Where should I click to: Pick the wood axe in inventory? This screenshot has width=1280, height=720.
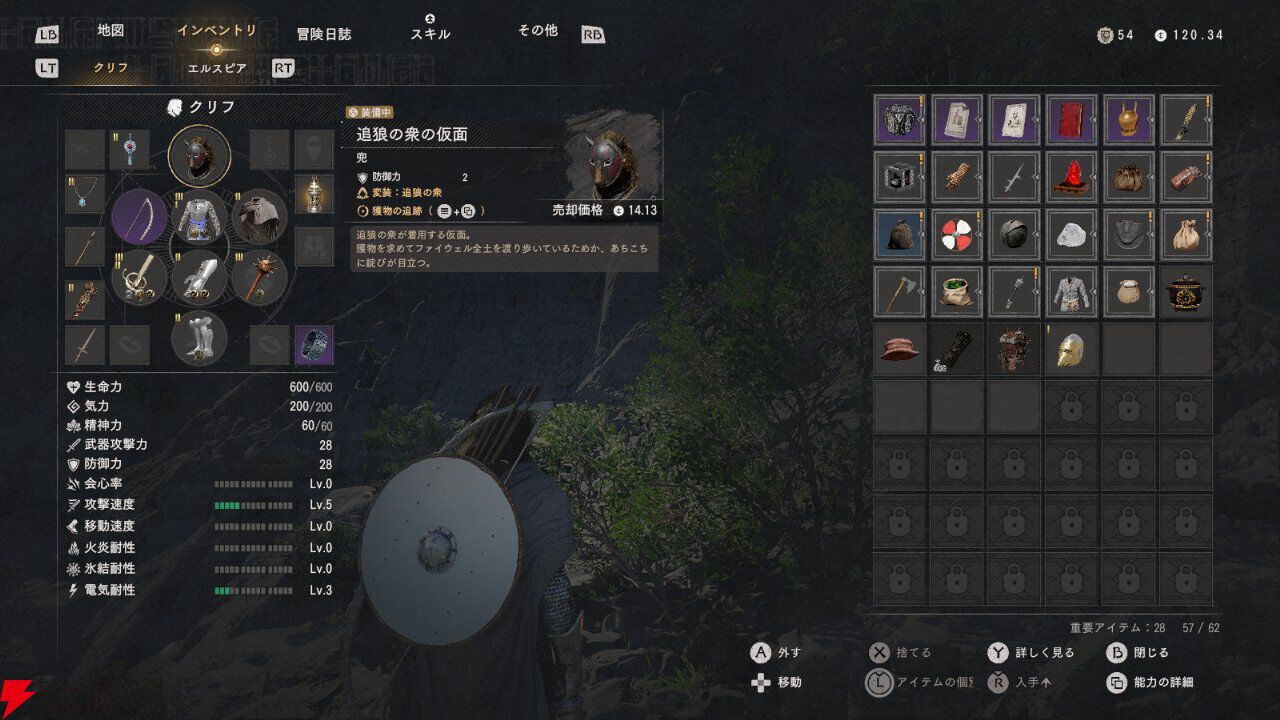[899, 291]
